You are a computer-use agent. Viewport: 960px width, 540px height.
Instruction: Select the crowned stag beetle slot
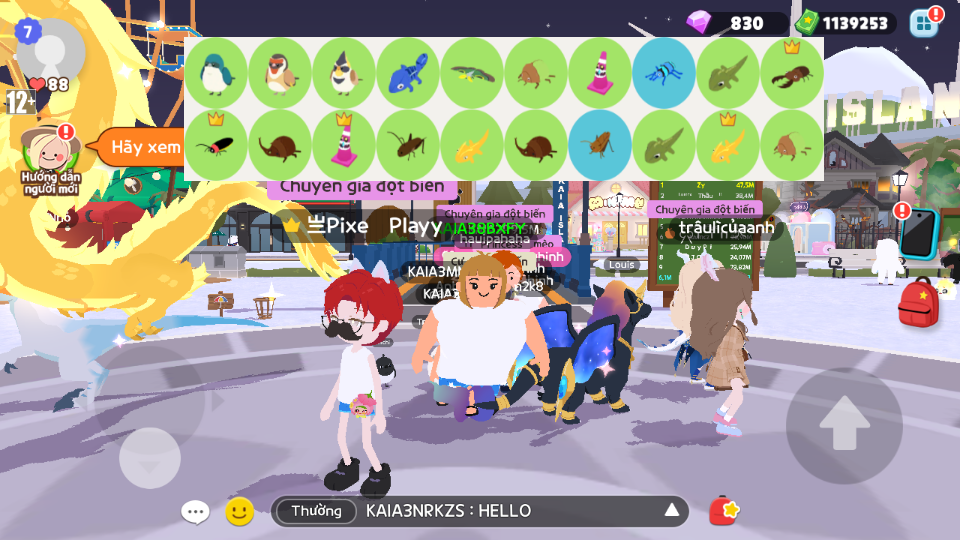pyautogui.click(x=792, y=73)
